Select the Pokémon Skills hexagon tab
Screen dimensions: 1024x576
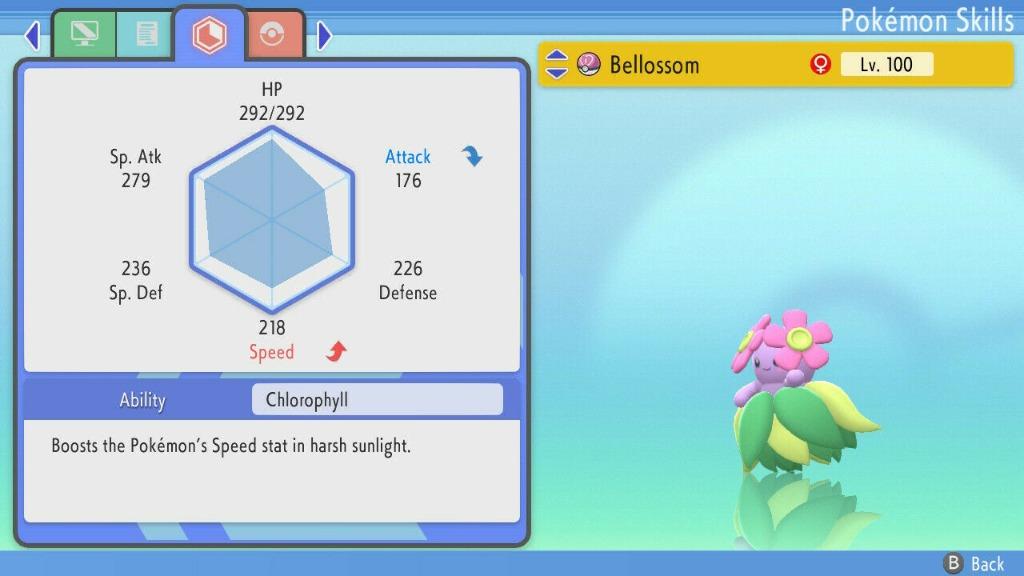click(x=210, y=35)
